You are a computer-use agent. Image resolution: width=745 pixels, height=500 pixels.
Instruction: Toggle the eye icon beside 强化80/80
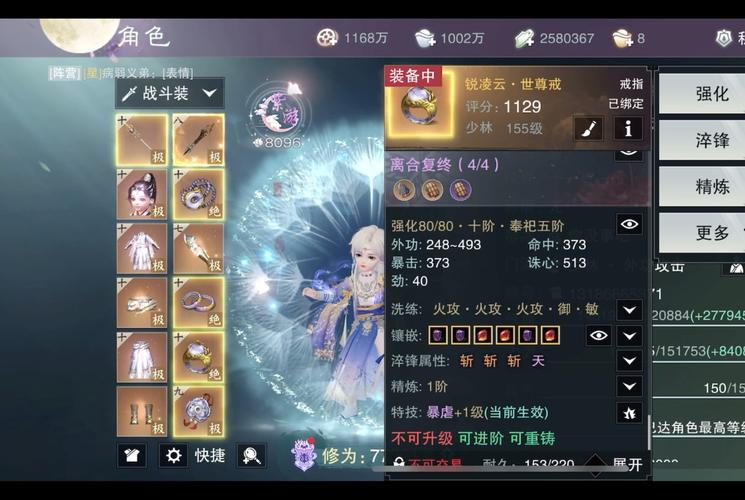click(629, 224)
